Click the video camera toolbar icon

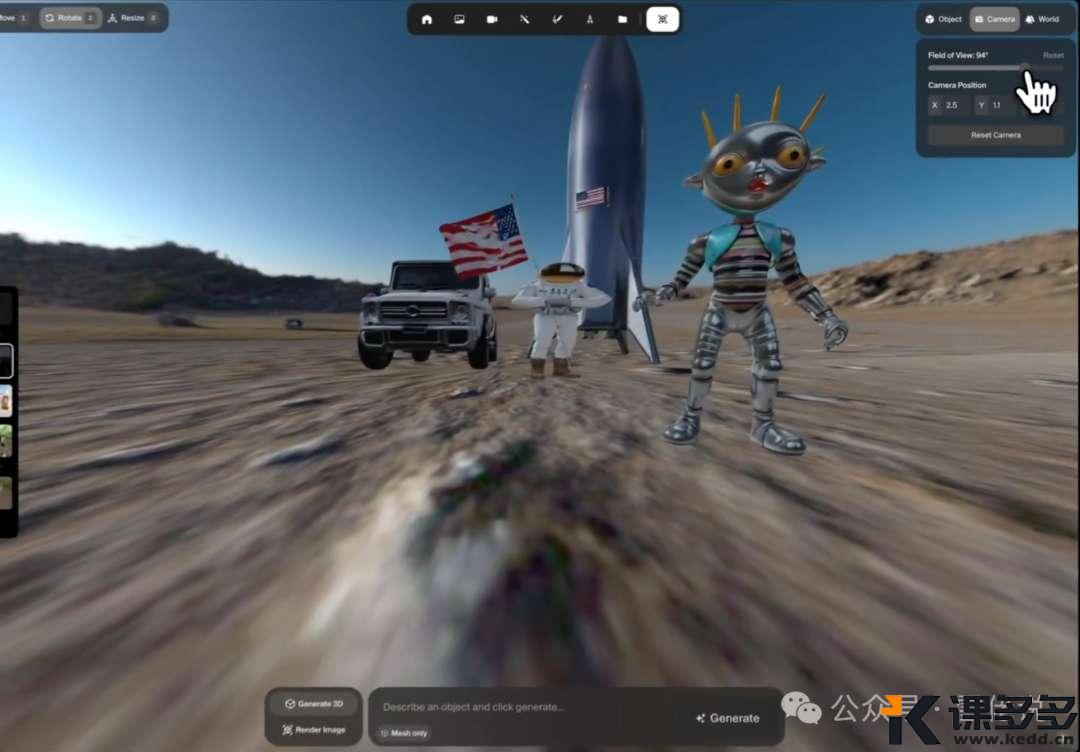[492, 19]
